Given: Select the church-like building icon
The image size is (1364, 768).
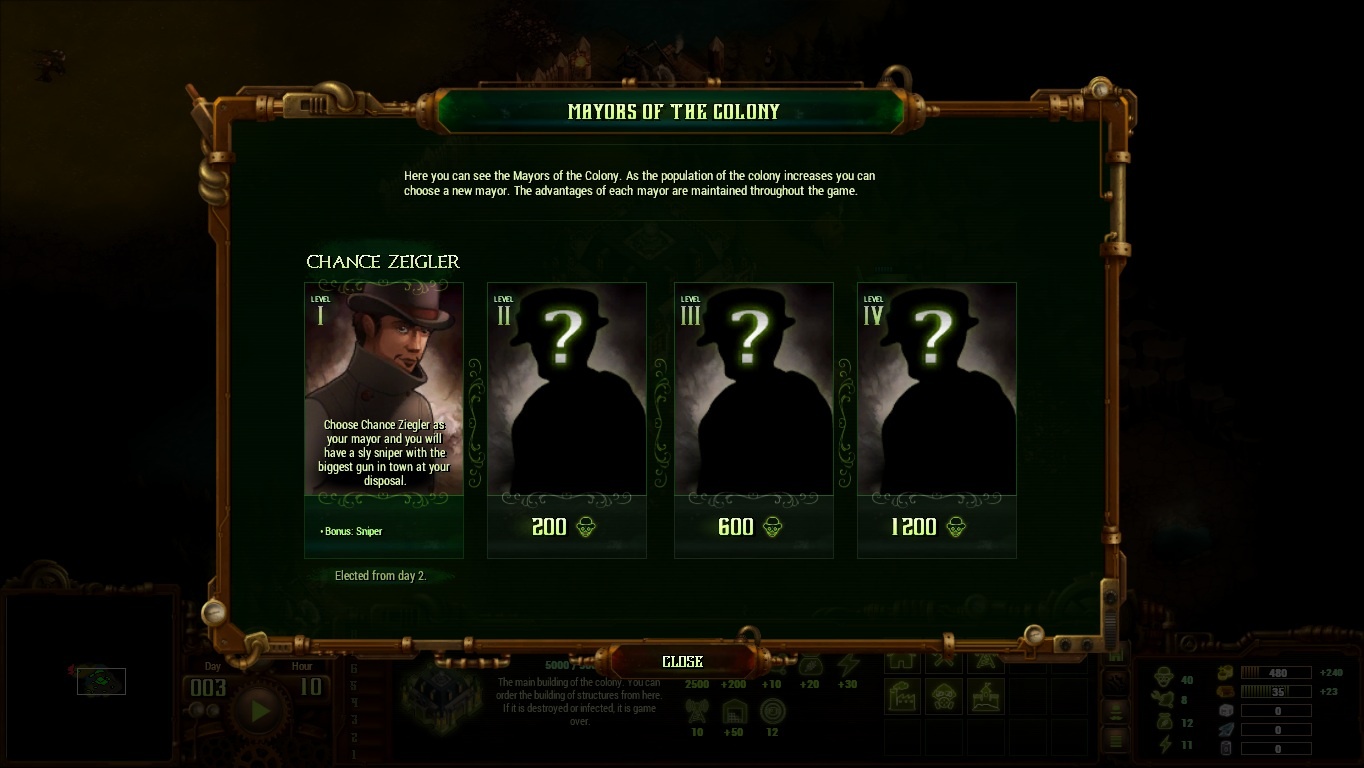Looking at the screenshot, I should click(x=986, y=697).
